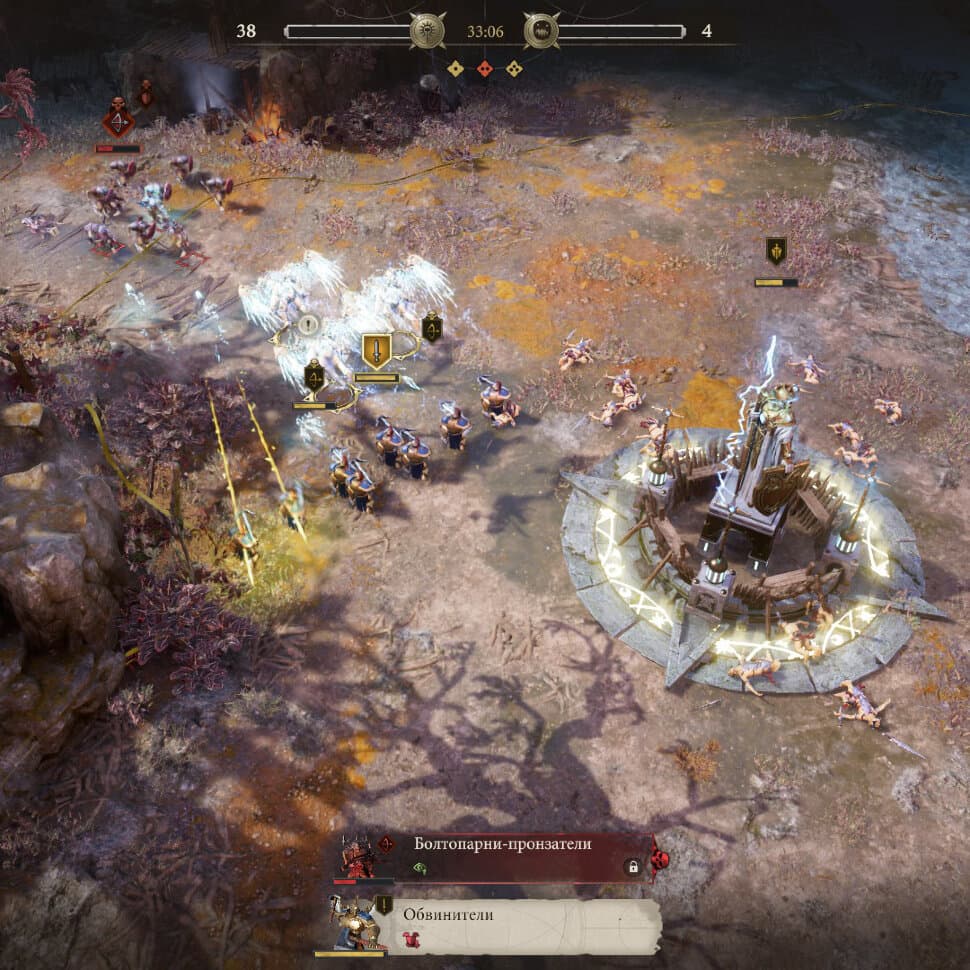Toggle the padlock on the Болтопарни-пронзатели card
The height and width of the screenshot is (970, 970).
(x=632, y=868)
